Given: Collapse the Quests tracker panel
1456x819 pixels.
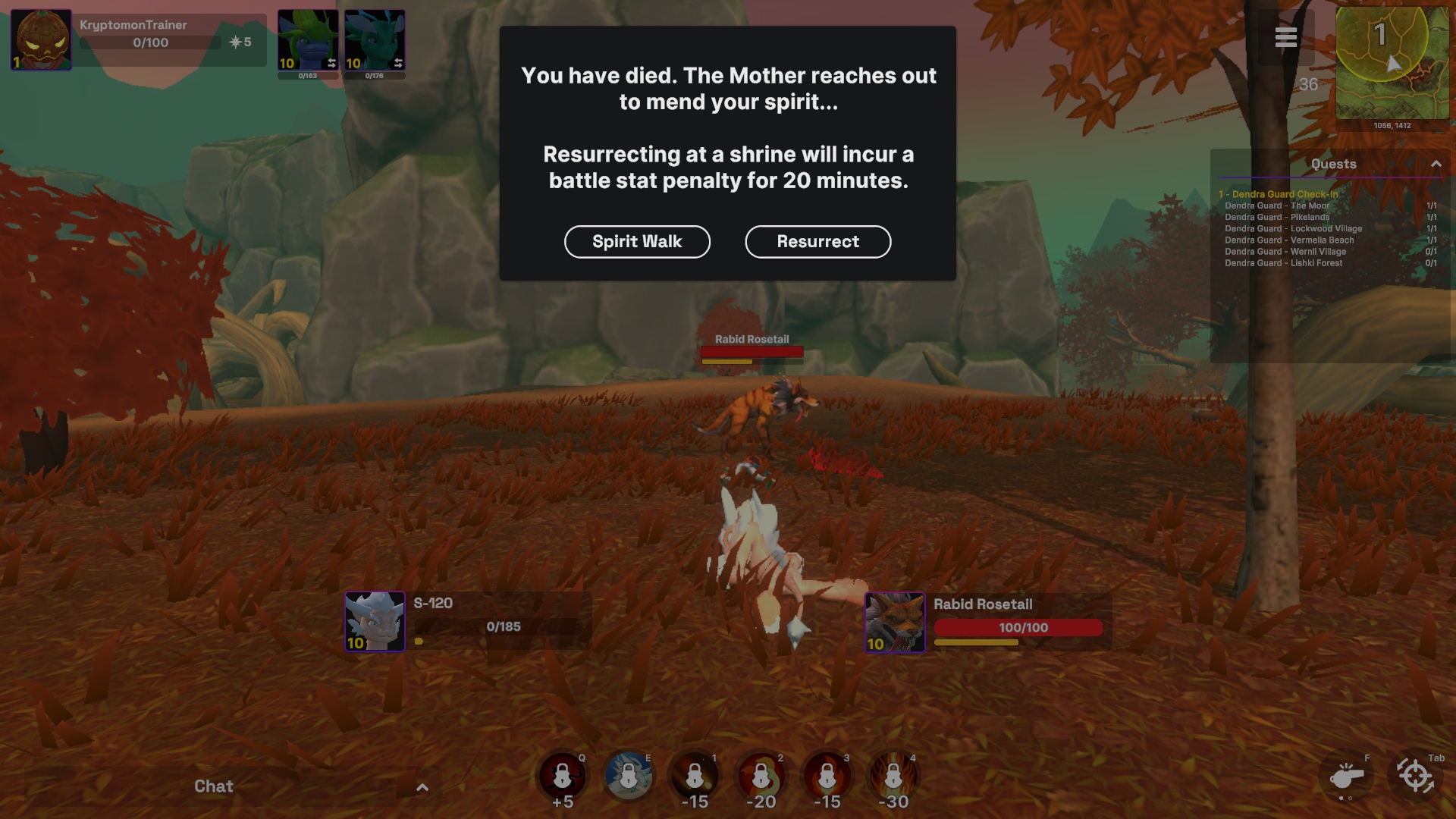Looking at the screenshot, I should tap(1436, 164).
